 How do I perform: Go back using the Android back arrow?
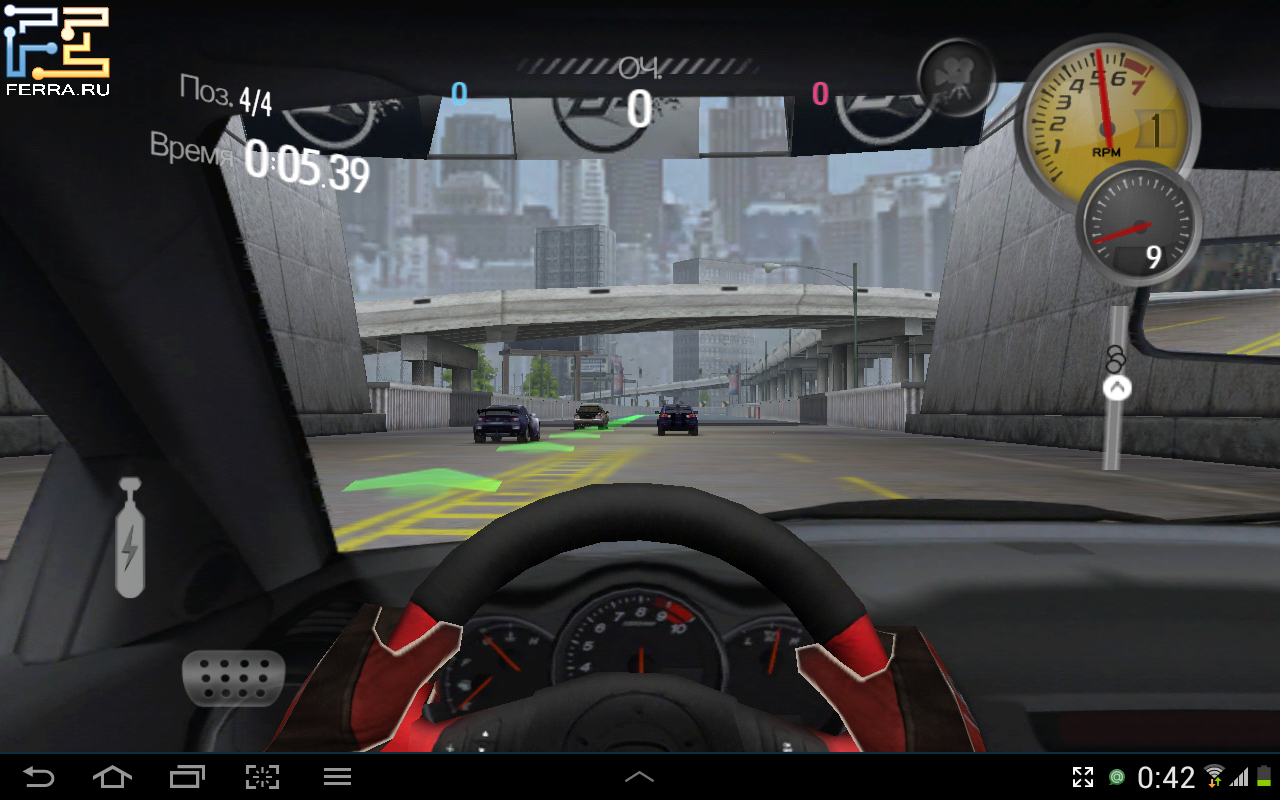[39, 777]
